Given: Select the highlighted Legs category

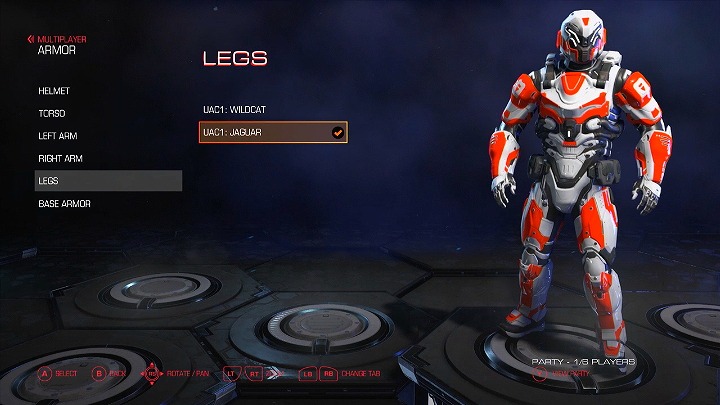Looking at the screenshot, I should click(x=108, y=181).
